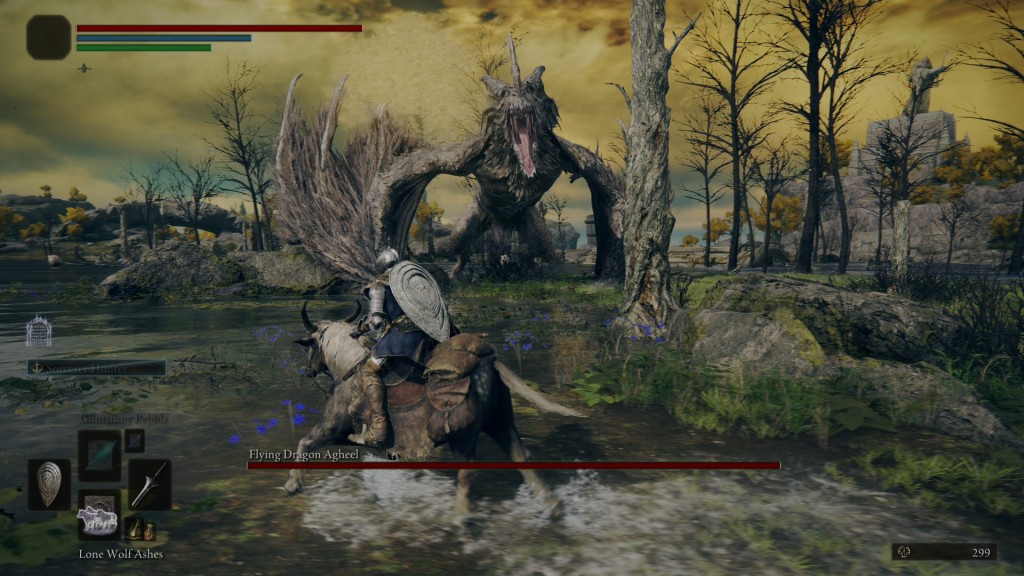Select the right-hand spear weapon slot

[x=149, y=484]
